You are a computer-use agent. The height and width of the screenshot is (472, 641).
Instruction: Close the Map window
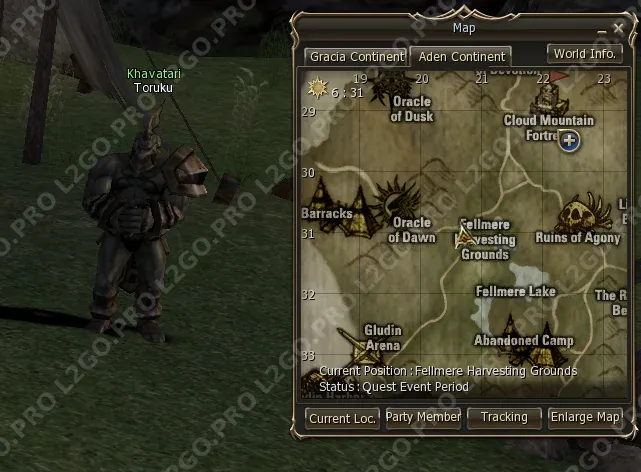click(x=618, y=28)
